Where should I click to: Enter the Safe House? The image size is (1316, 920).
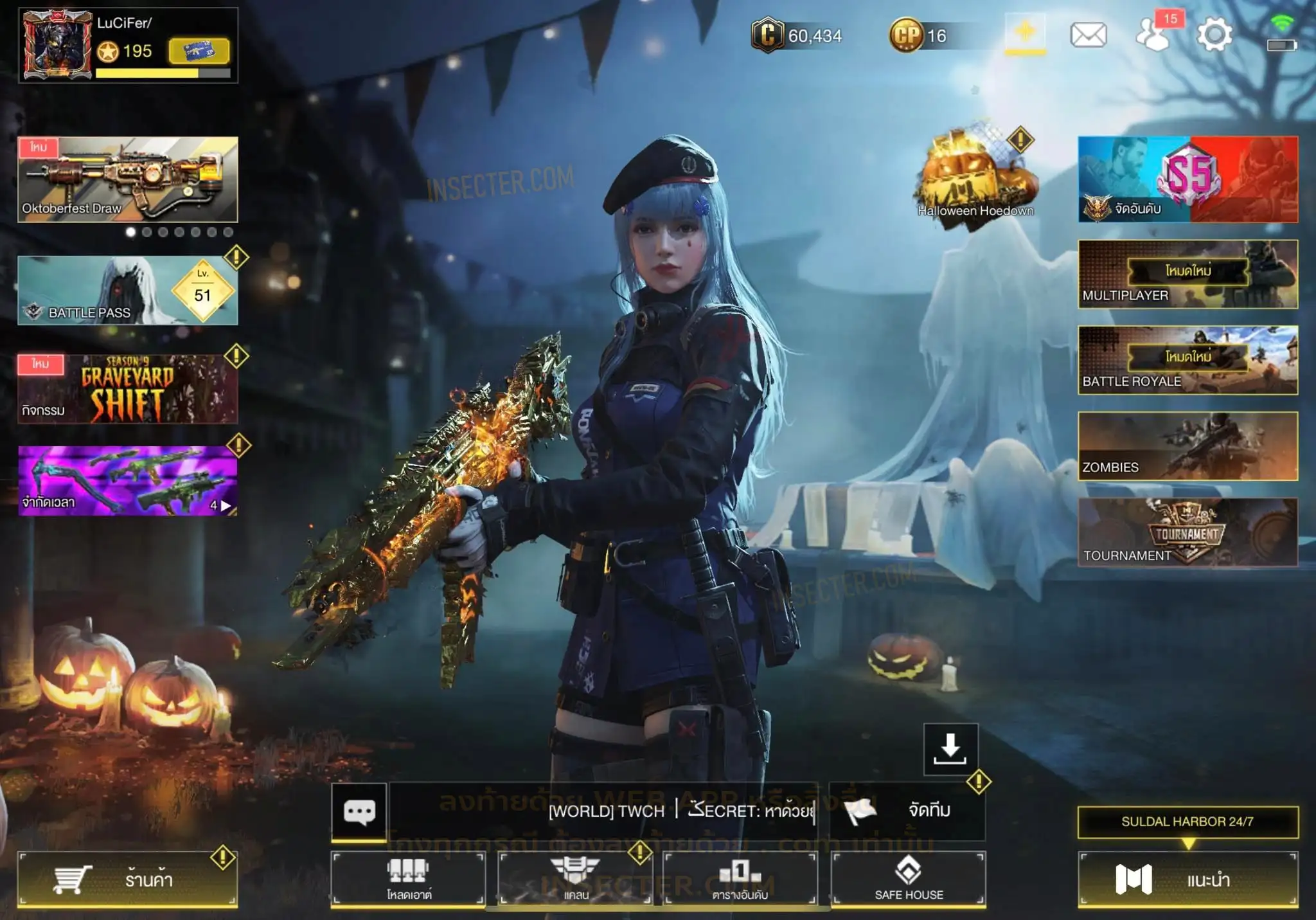pos(909,879)
